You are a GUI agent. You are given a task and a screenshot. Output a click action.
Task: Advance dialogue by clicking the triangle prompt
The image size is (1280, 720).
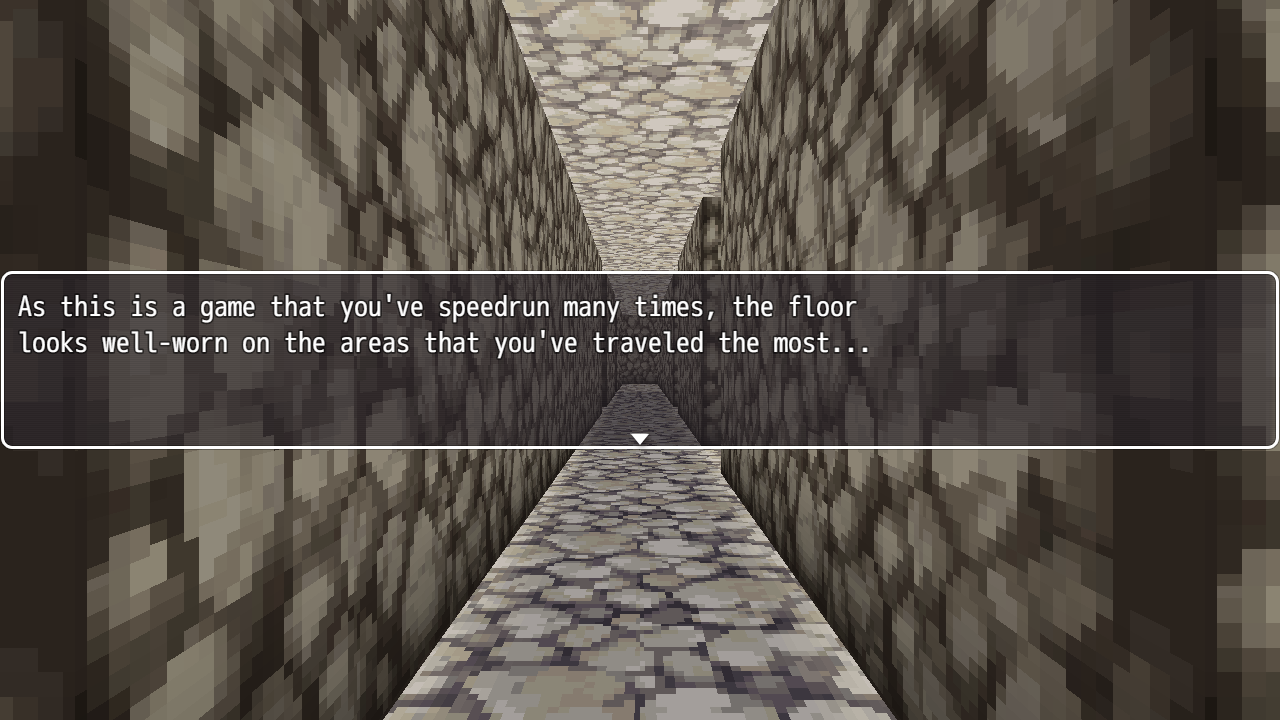(639, 437)
